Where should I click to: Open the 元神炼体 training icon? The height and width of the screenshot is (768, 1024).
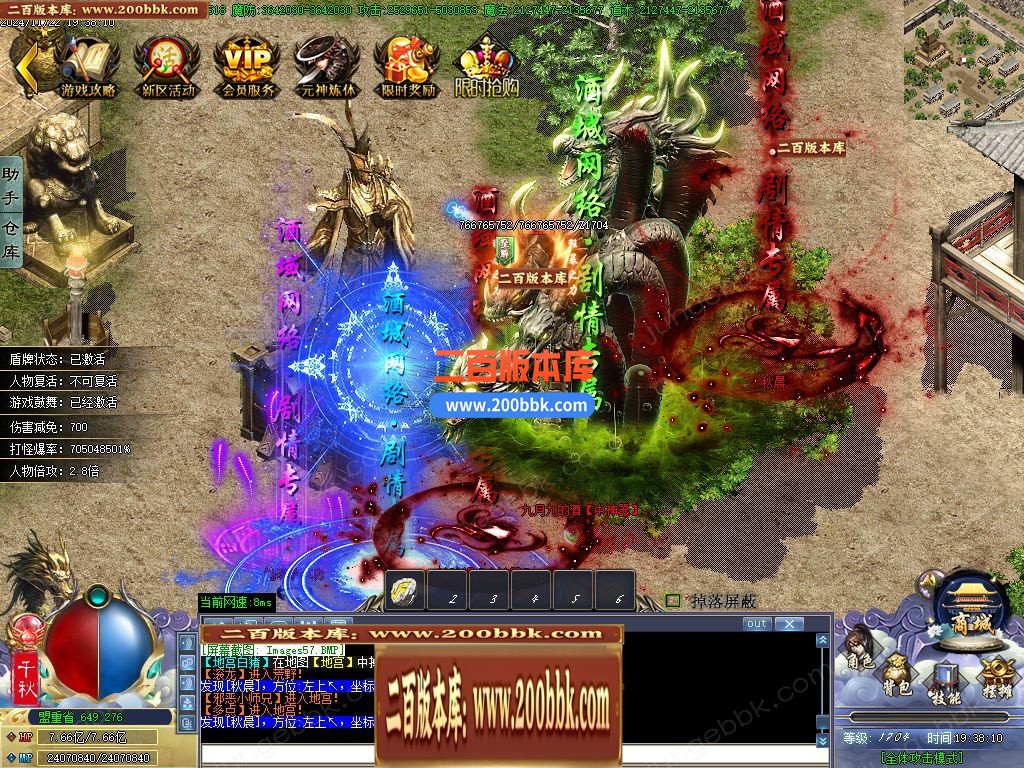pyautogui.click(x=327, y=64)
